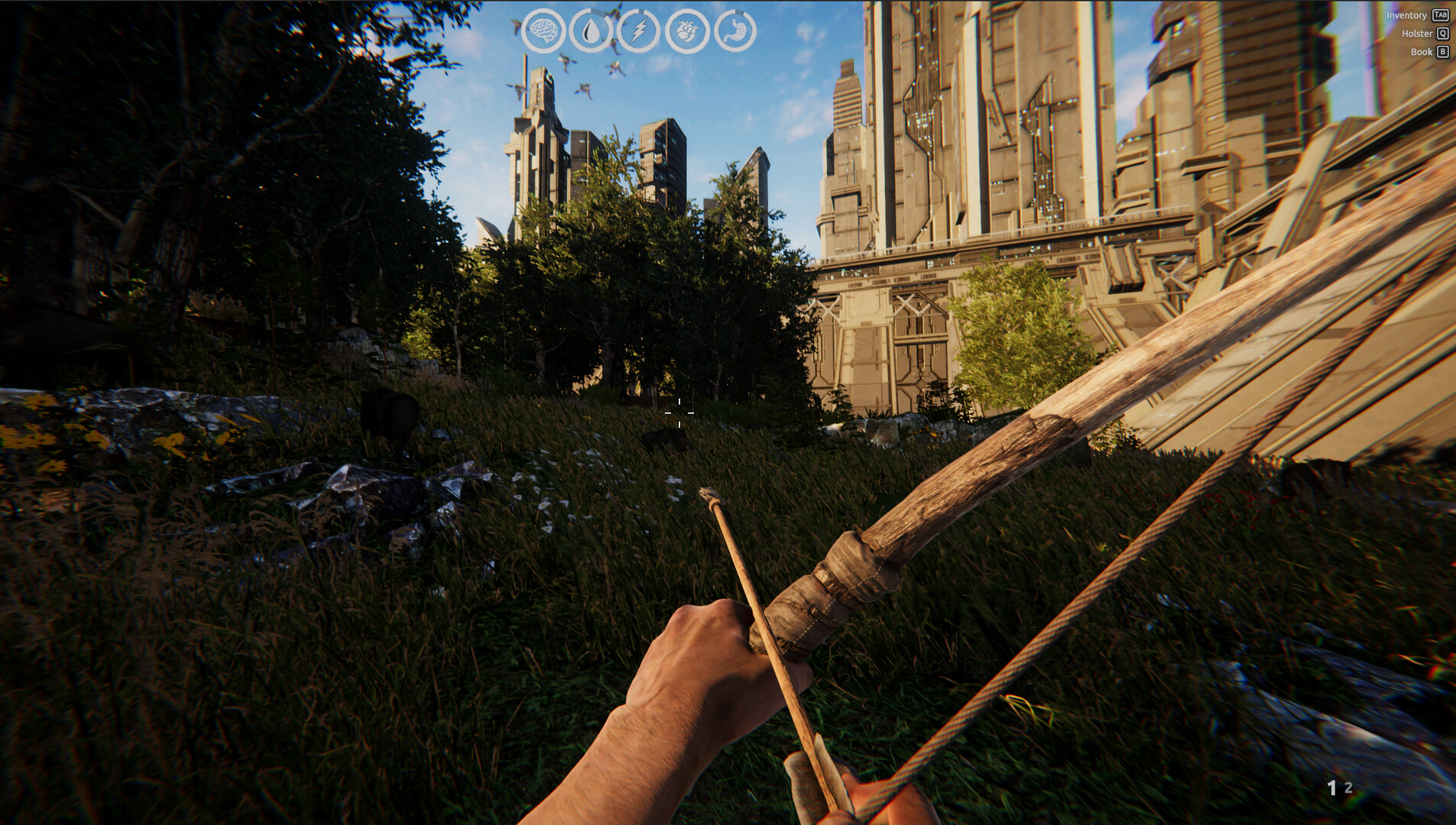This screenshot has height=825, width=1456.
Task: Choose weapon slot number 1
Action: click(1331, 788)
